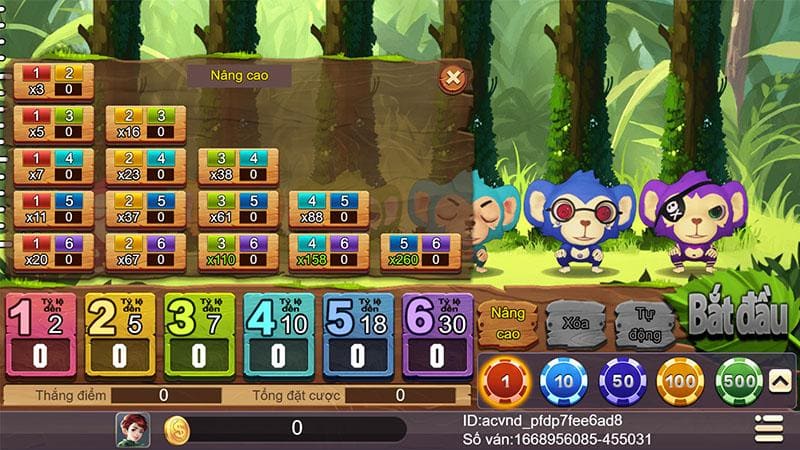Choose the 1-2 combo bet x3
Image resolution: width=800 pixels, height=450 pixels.
[54, 81]
